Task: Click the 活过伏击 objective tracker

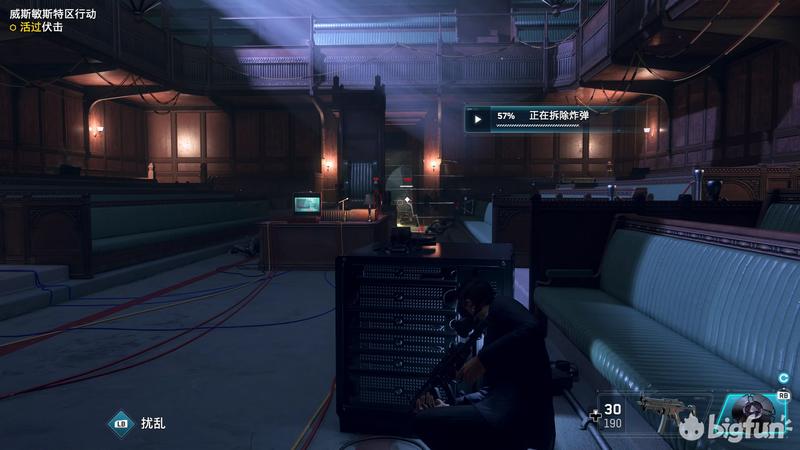Action: click(x=40, y=27)
